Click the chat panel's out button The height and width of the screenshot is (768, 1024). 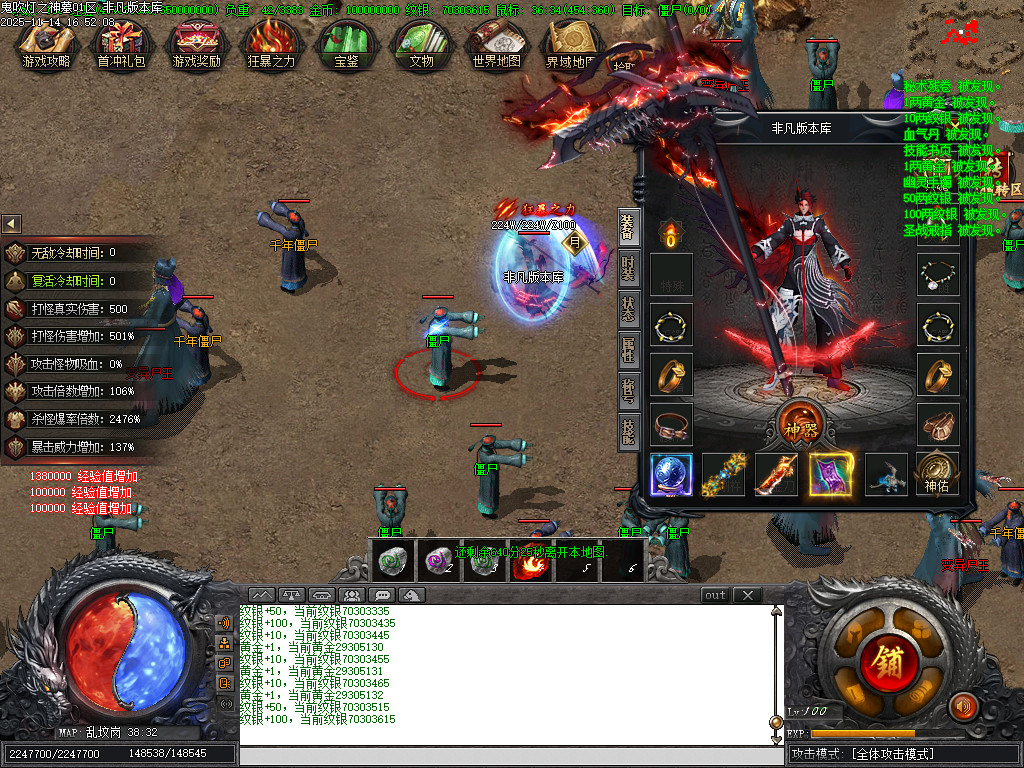[x=715, y=595]
